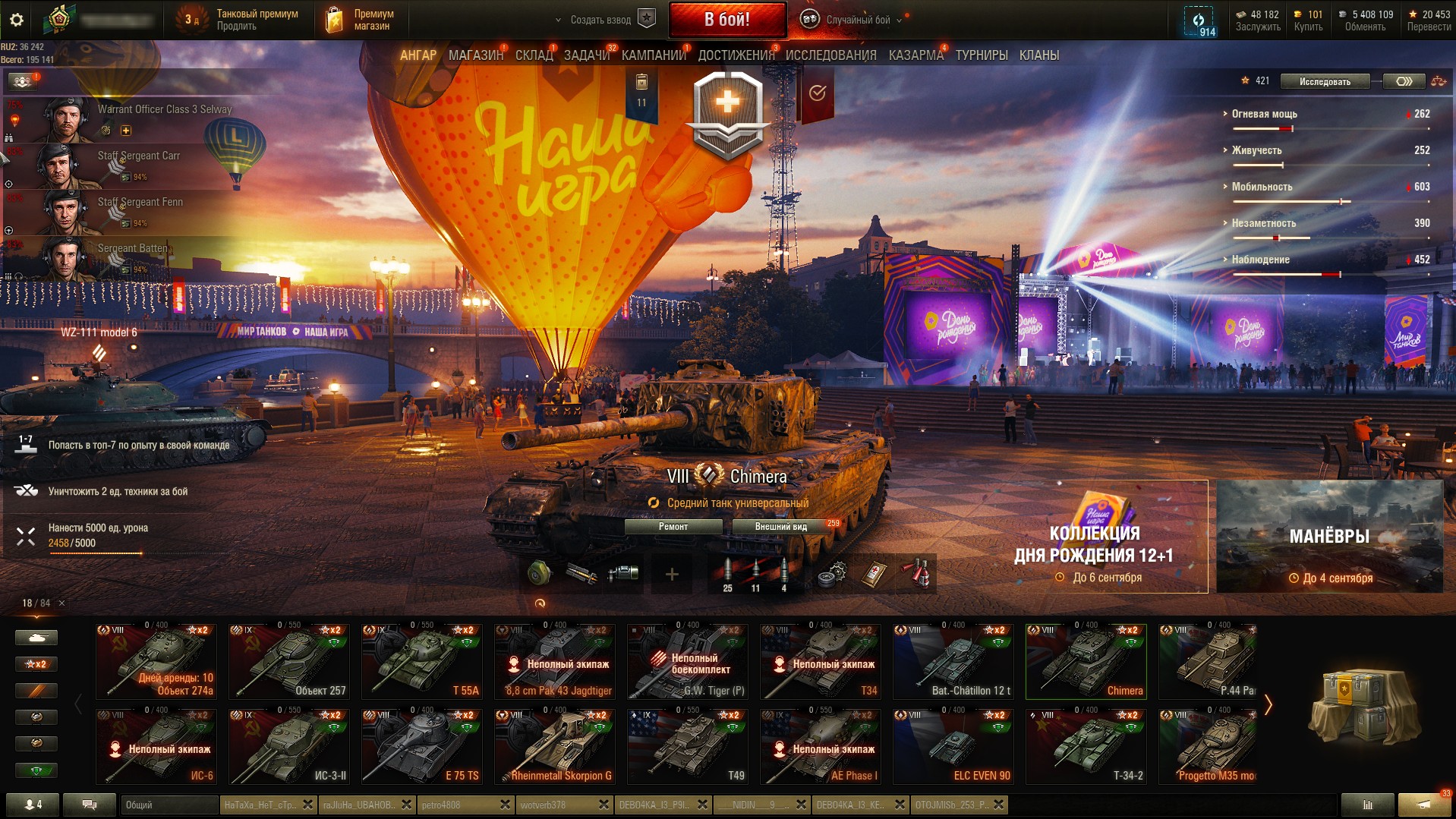The image size is (1456, 819).
Task: Switch to the МАГАЗИН tab
Action: click(475, 55)
